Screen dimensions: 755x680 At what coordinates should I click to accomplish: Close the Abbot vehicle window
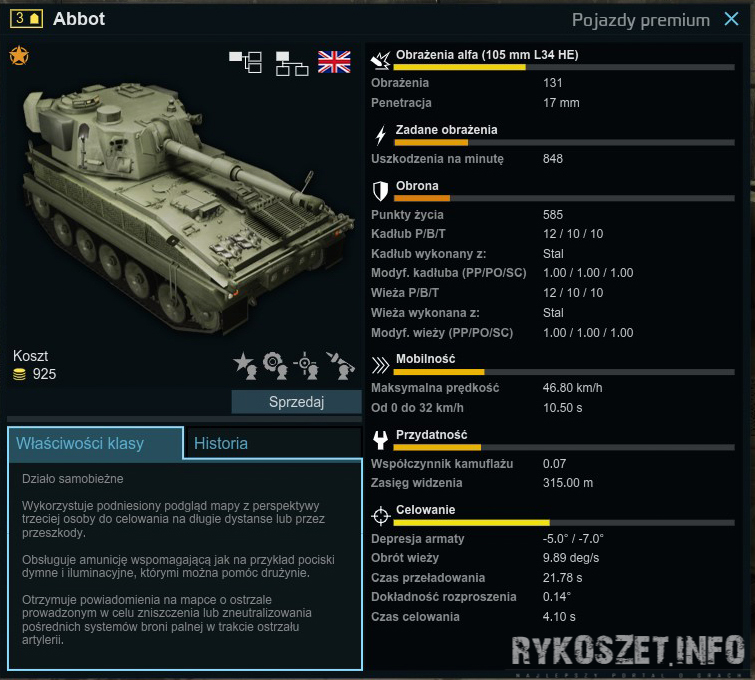coord(731,19)
